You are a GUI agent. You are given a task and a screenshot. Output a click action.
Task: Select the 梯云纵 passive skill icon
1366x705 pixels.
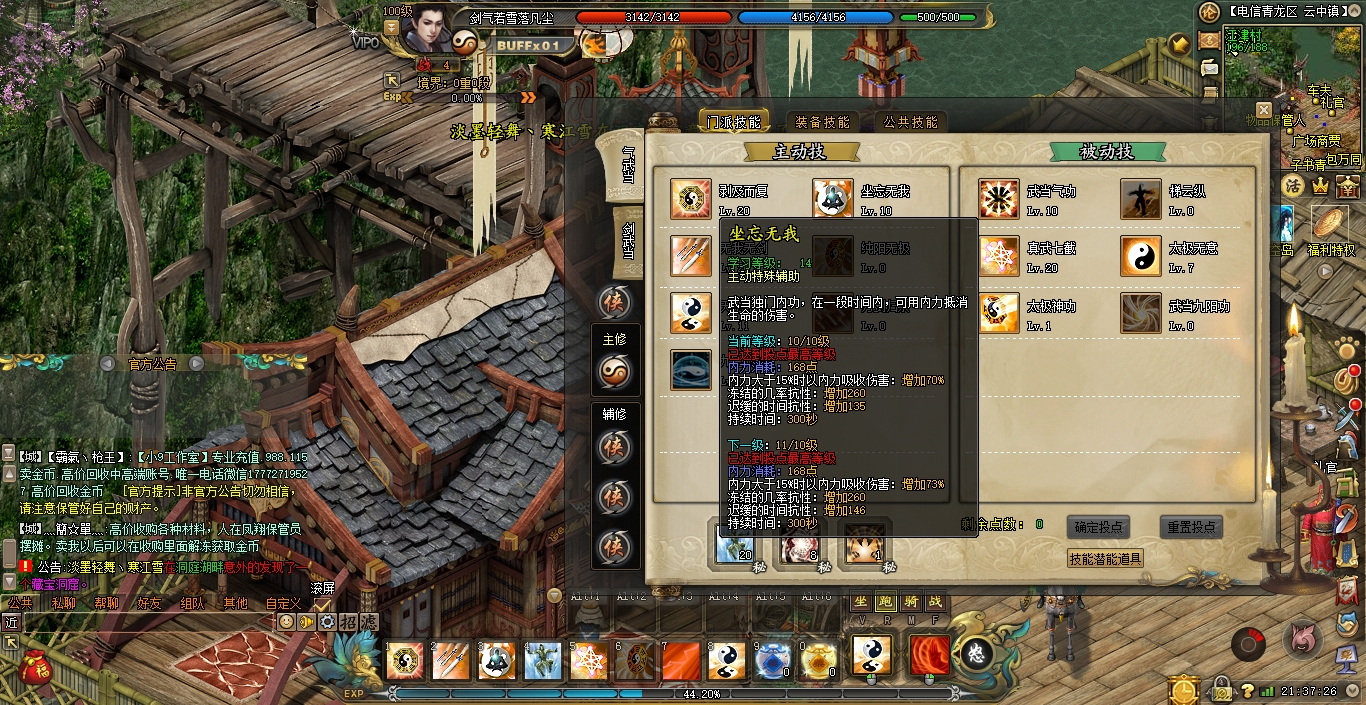tap(1140, 198)
